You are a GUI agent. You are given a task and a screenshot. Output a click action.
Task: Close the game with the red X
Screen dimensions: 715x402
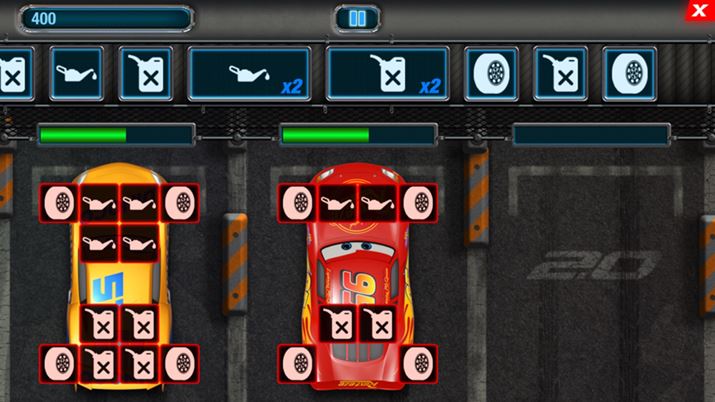(x=698, y=10)
